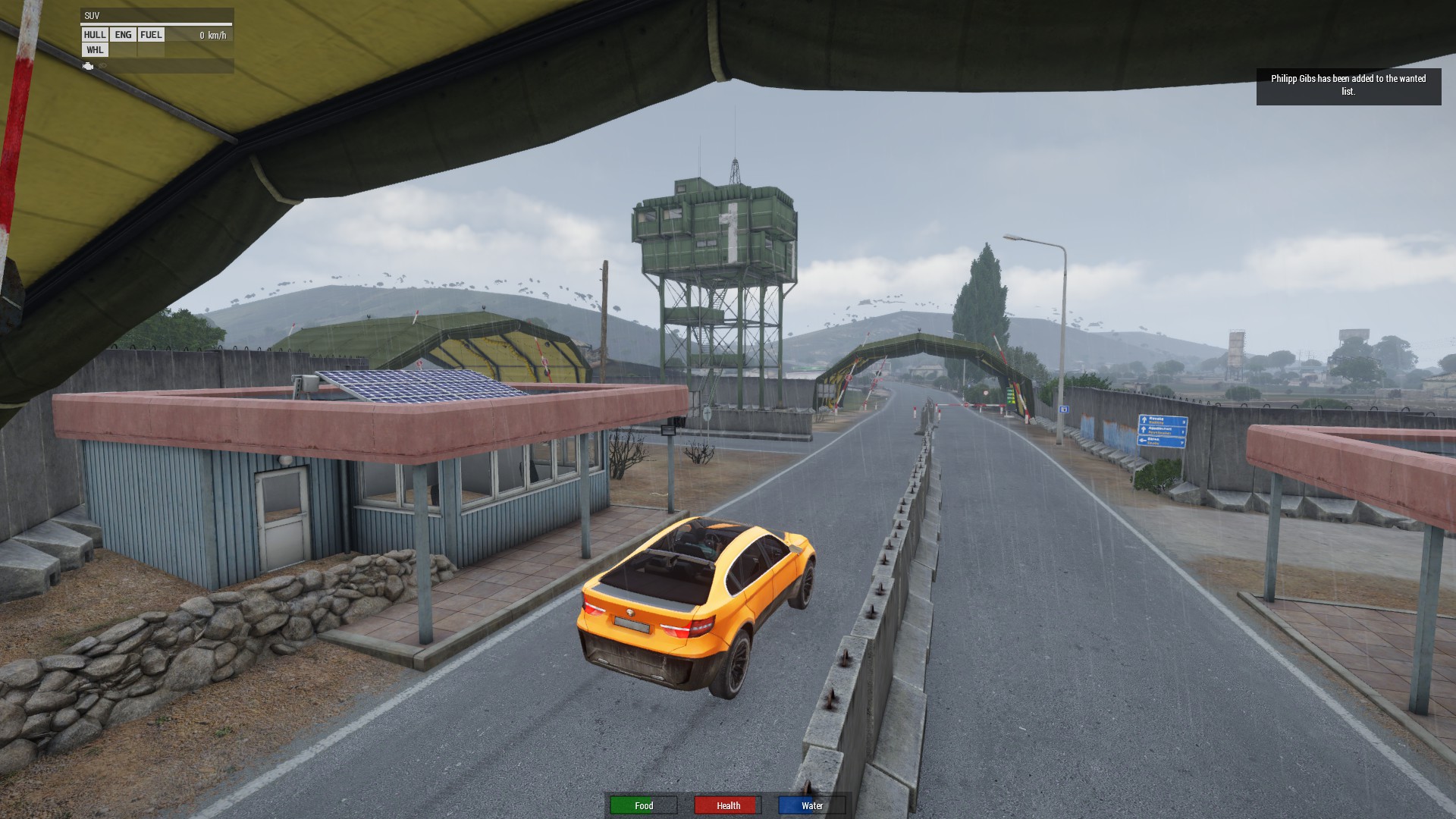
Task: Select the ENG engine status indicator
Action: click(x=123, y=35)
